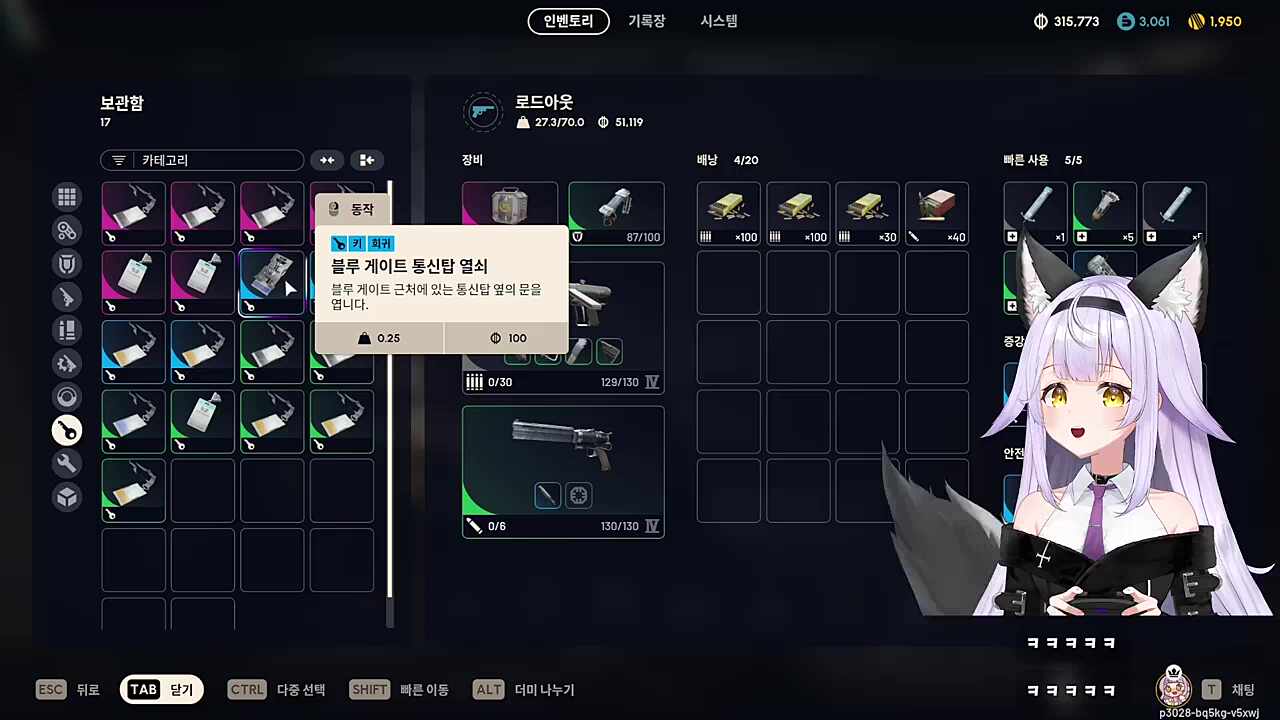This screenshot has height=720, width=1280.
Task: Open the wrench tools category filter
Action: [66, 463]
